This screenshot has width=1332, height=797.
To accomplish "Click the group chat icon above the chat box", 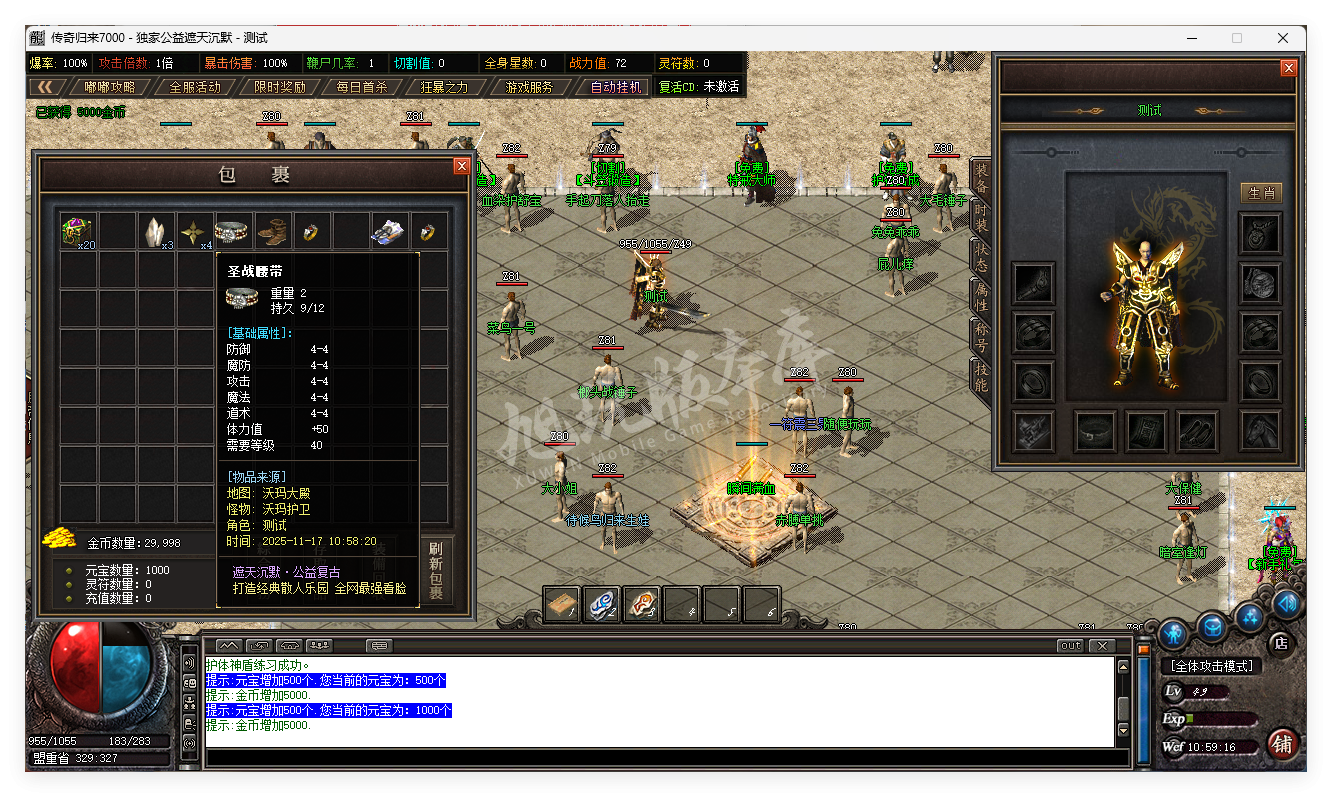I will click(319, 645).
